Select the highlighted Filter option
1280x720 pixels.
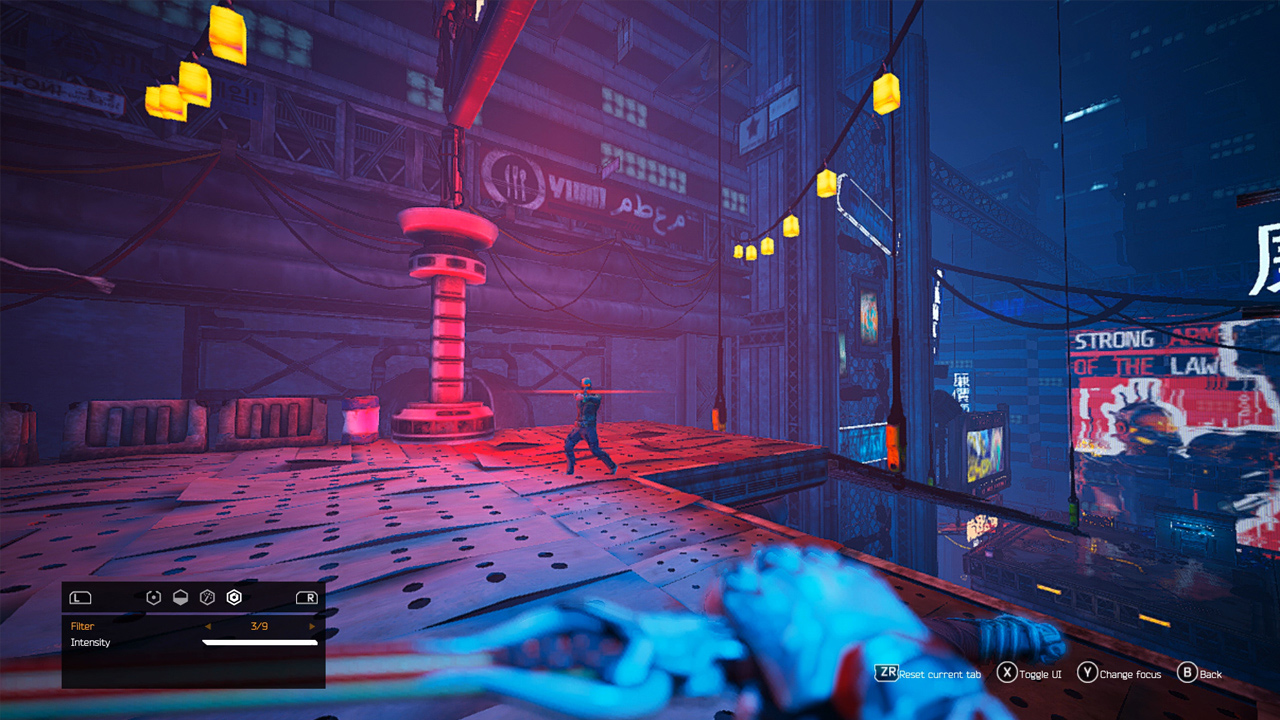pos(83,625)
